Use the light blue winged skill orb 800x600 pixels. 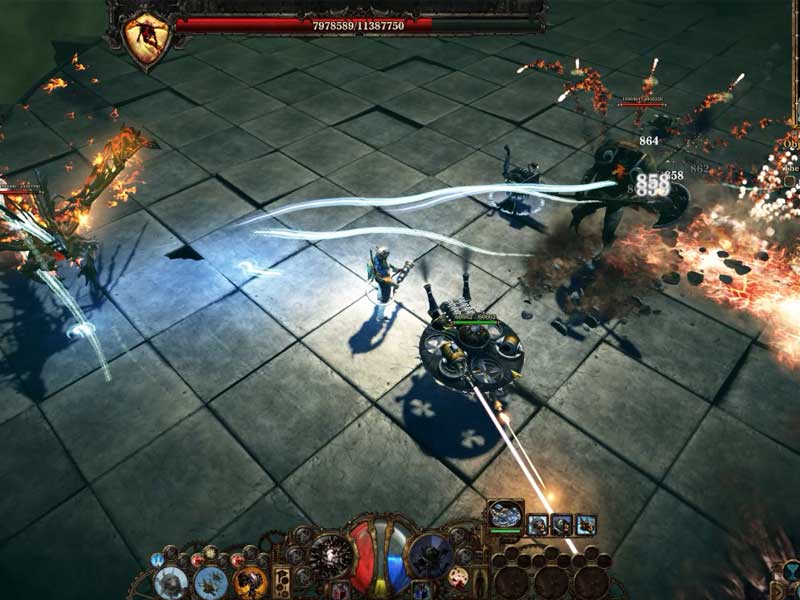tap(210, 581)
